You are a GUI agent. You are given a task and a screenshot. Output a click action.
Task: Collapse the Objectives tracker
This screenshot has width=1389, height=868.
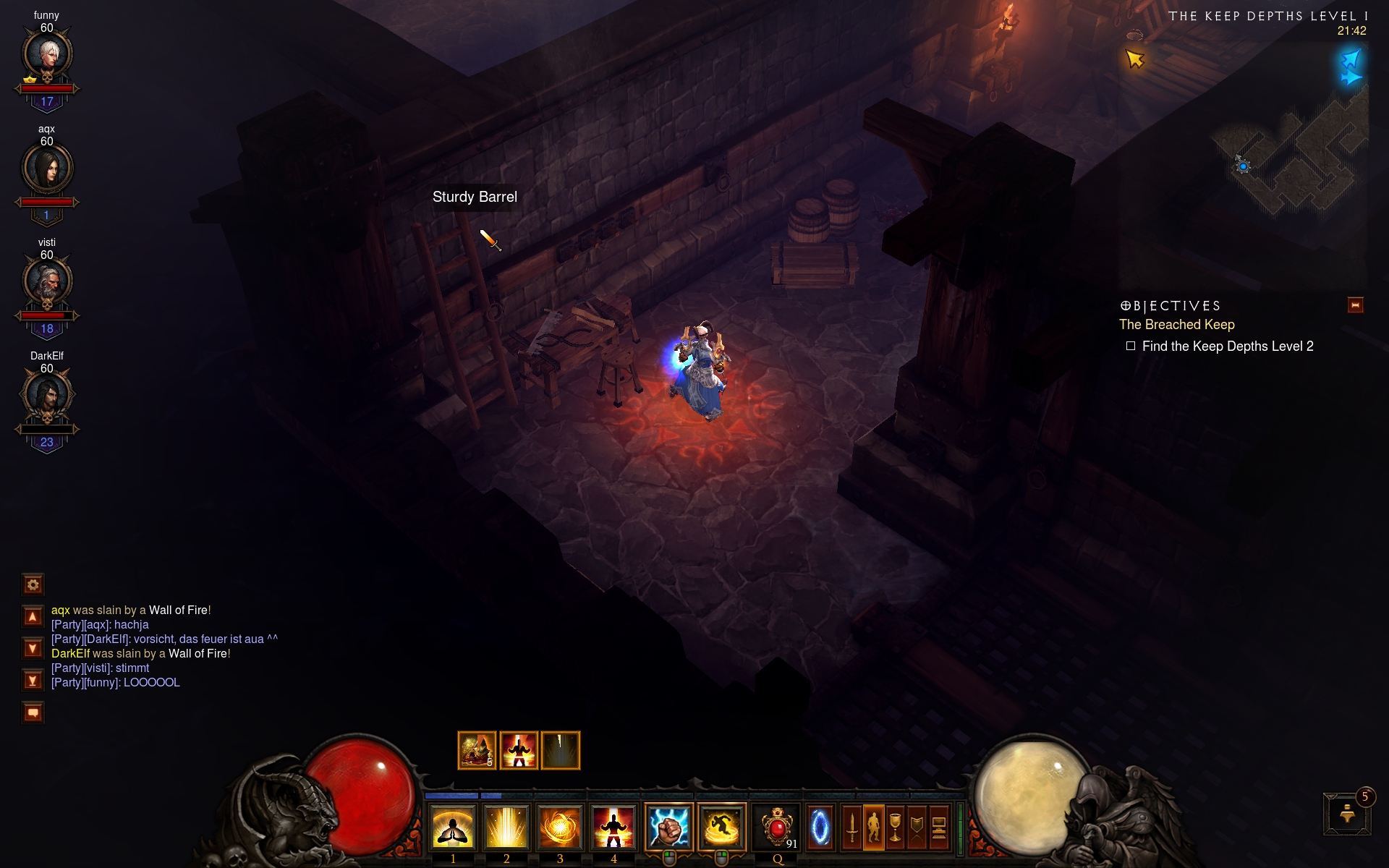tap(1355, 305)
